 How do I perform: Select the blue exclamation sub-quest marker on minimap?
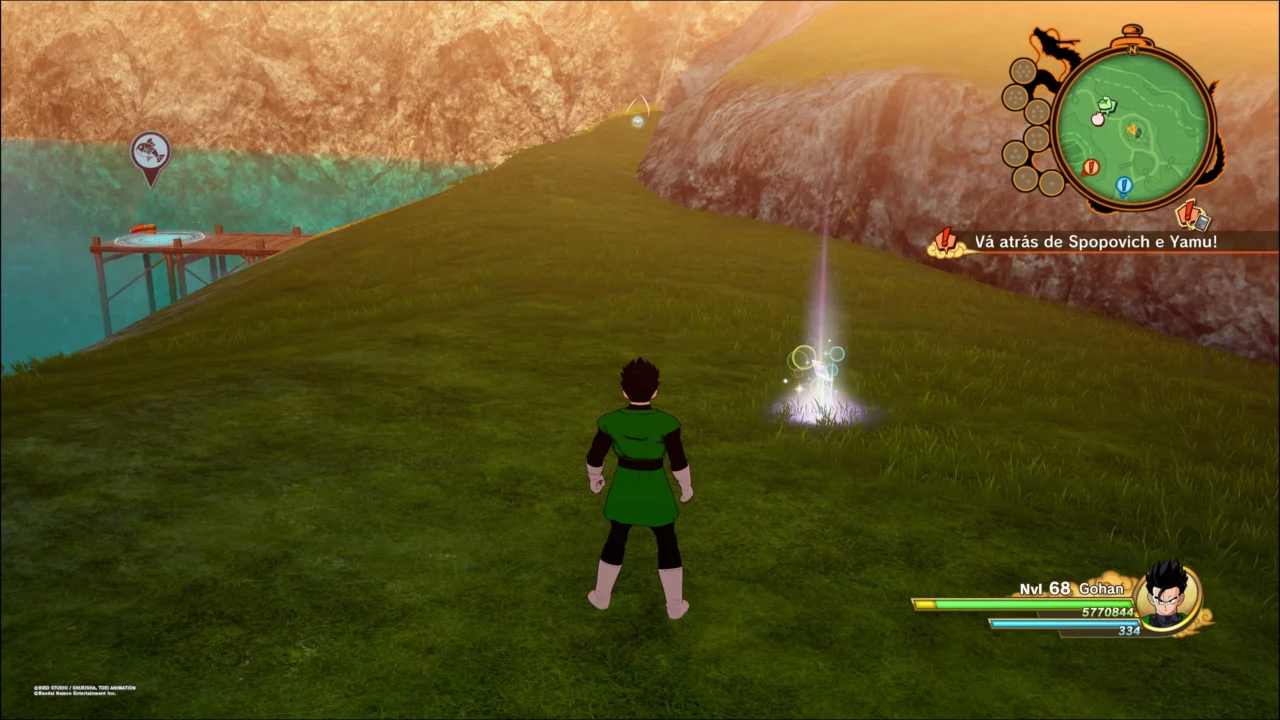pyautogui.click(x=1123, y=185)
